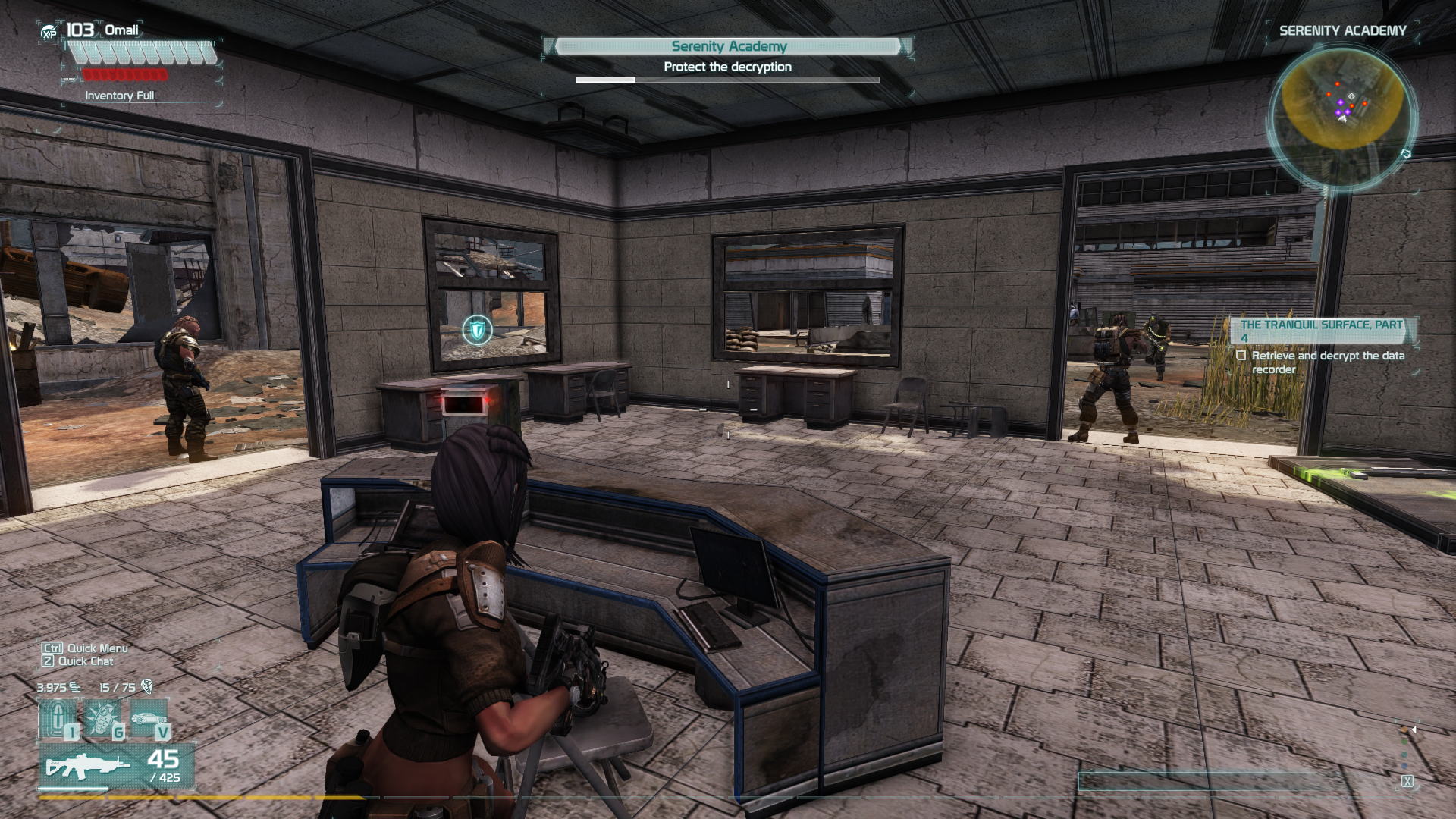
Task: Click the Inventory Full notice
Action: (x=119, y=96)
